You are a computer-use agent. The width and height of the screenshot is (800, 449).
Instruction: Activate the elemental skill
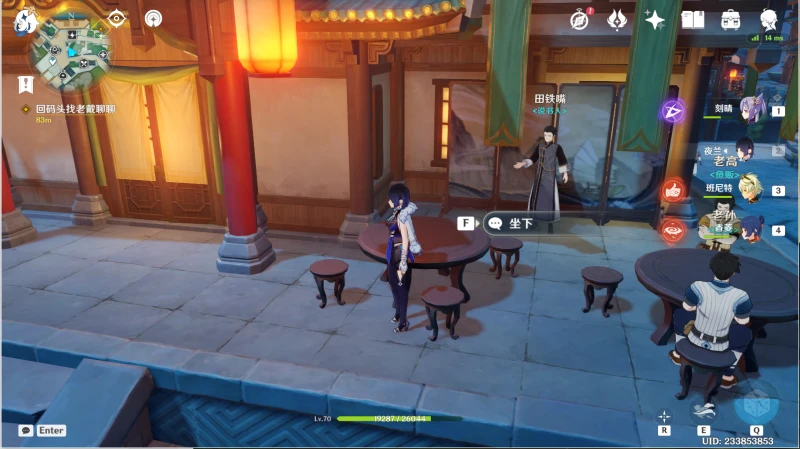[x=705, y=408]
